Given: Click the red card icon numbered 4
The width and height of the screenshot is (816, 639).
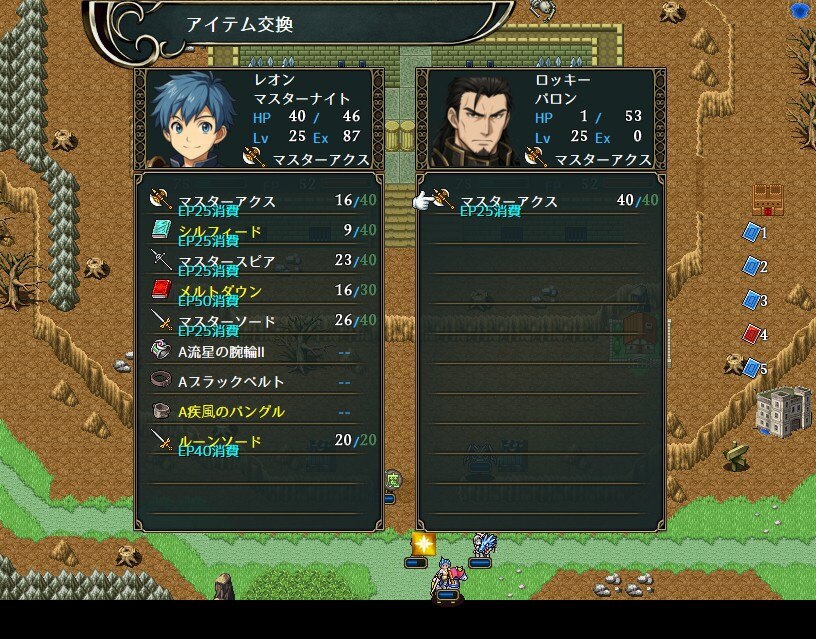Looking at the screenshot, I should (x=752, y=334).
